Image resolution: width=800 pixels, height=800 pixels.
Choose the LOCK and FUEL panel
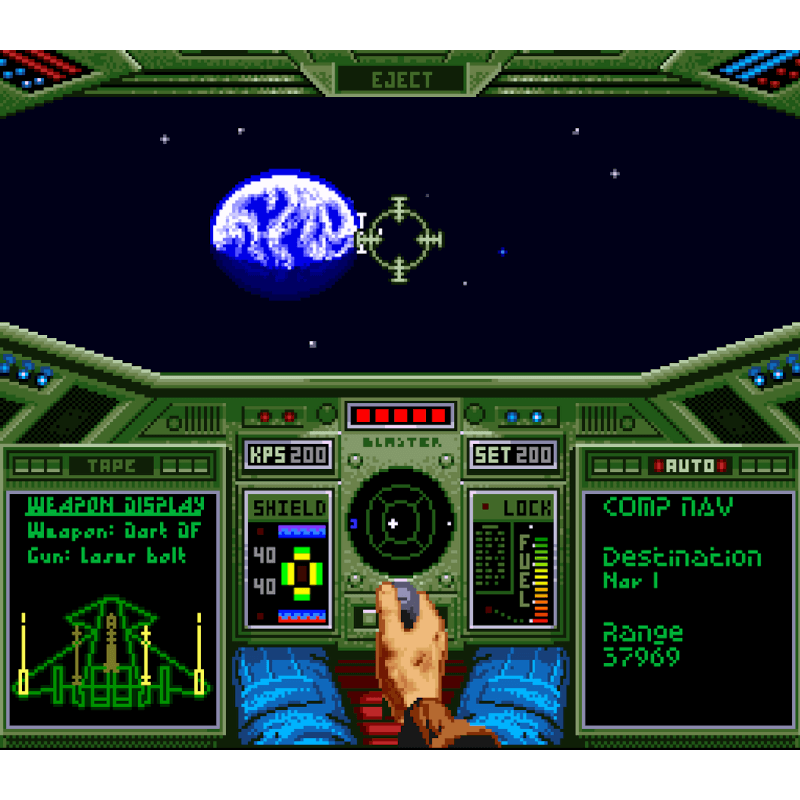coord(513,559)
